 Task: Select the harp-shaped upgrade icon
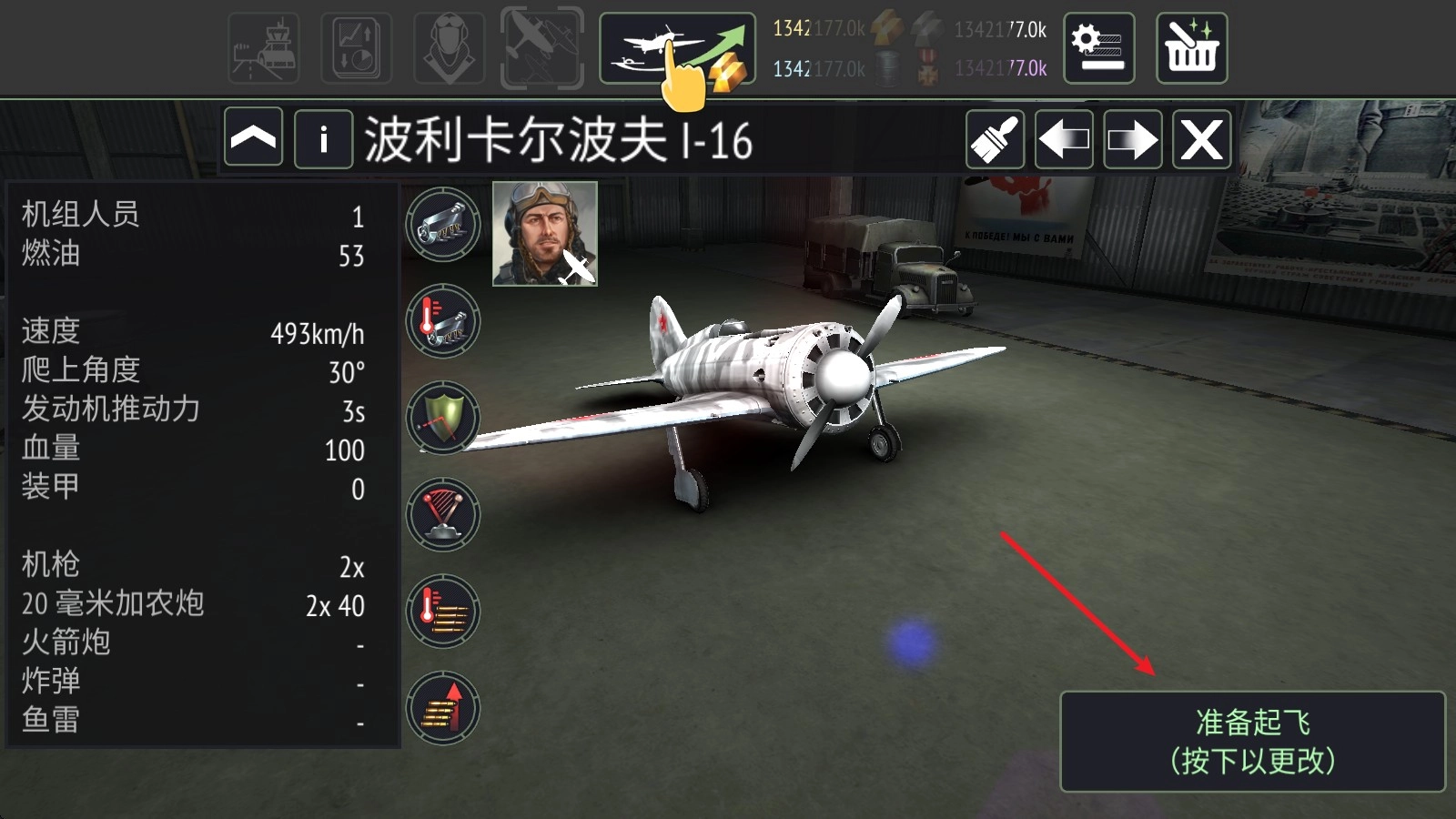[443, 514]
